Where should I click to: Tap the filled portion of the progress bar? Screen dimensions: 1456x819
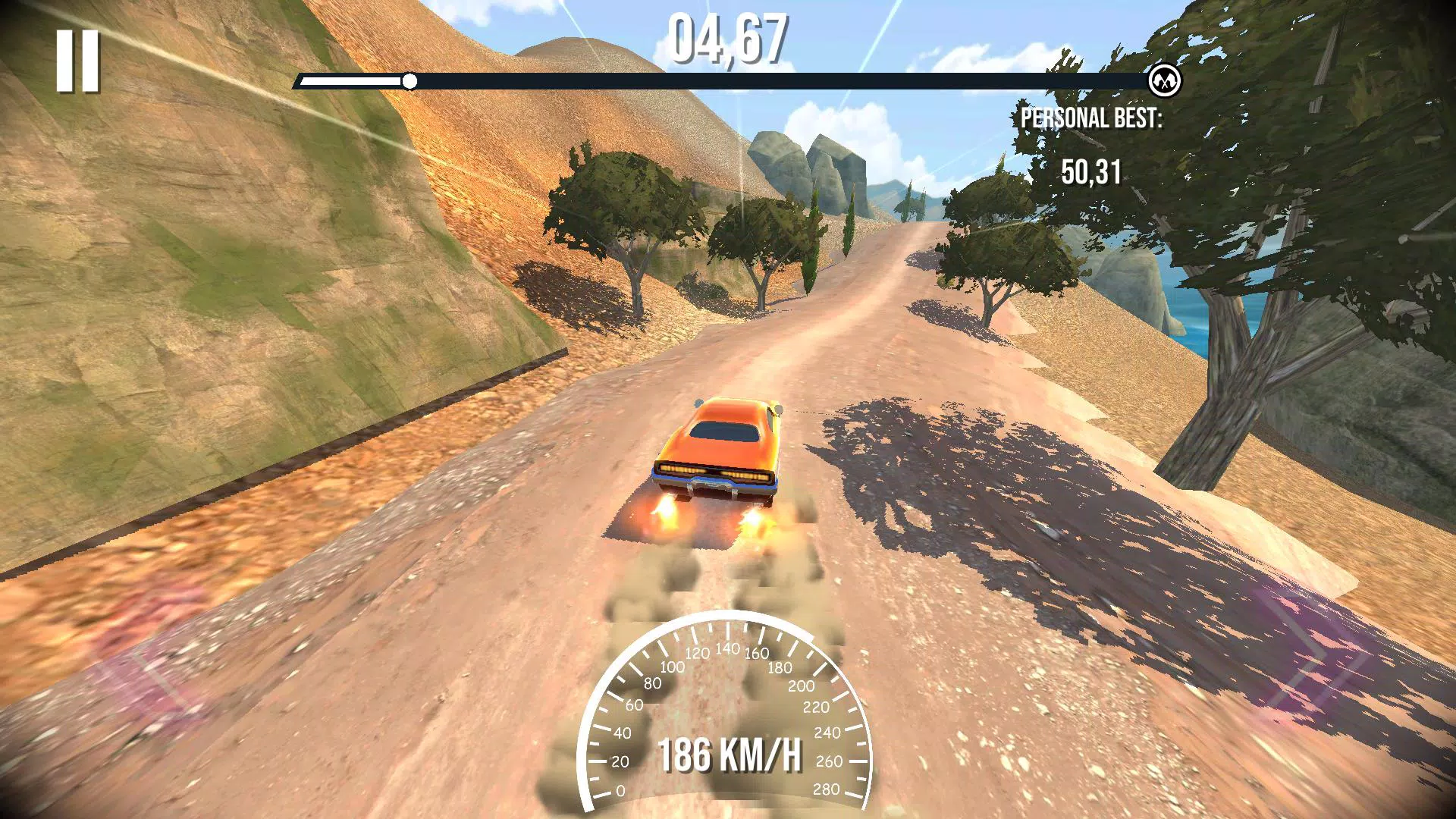[356, 80]
